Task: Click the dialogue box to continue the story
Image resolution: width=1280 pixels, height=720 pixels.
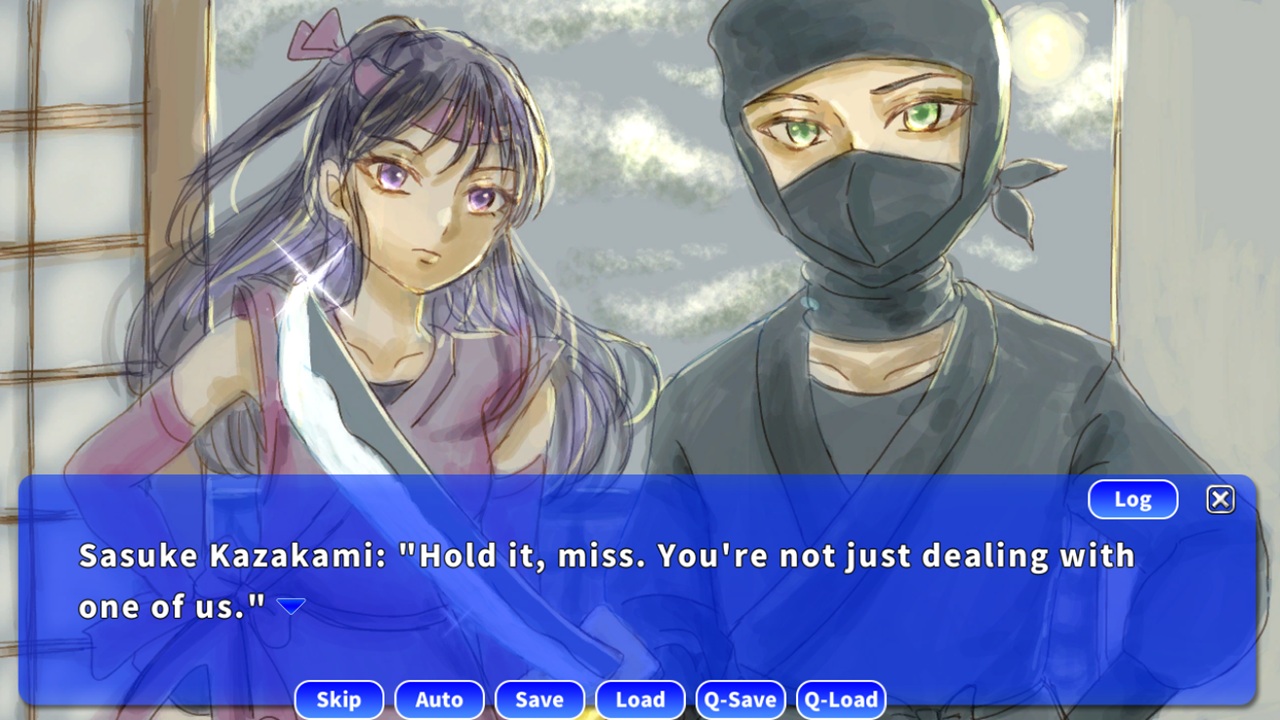Action: [x=640, y=640]
